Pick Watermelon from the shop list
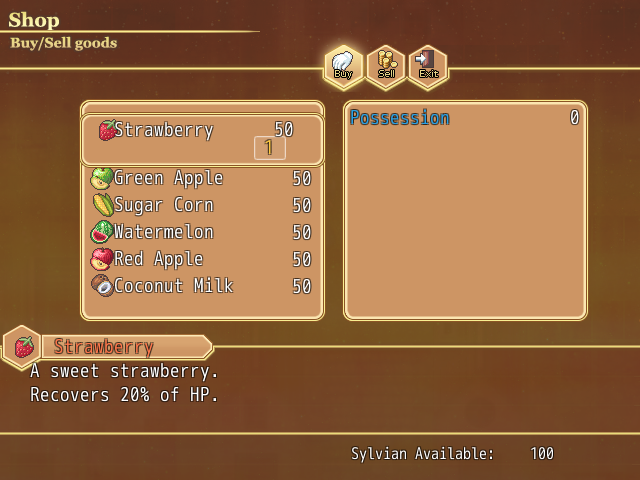Viewport: 640px width, 480px height. pos(164,232)
